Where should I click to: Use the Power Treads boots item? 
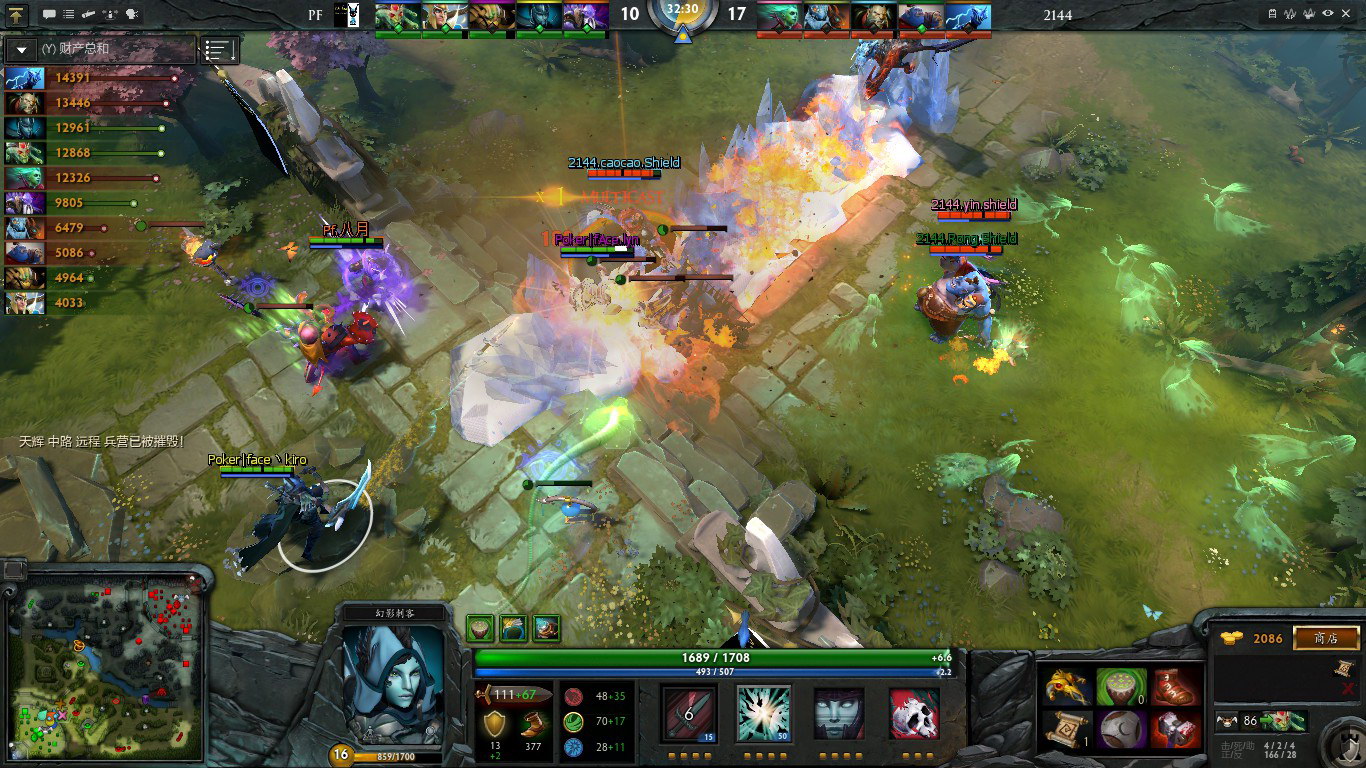(x=1175, y=687)
